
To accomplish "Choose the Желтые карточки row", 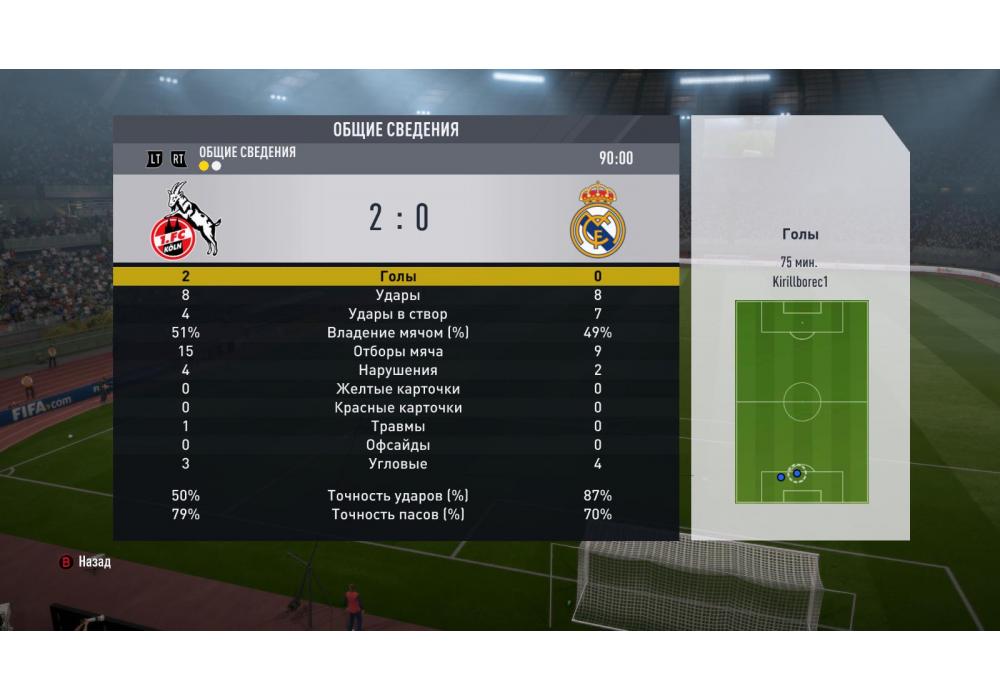I will click(397, 389).
